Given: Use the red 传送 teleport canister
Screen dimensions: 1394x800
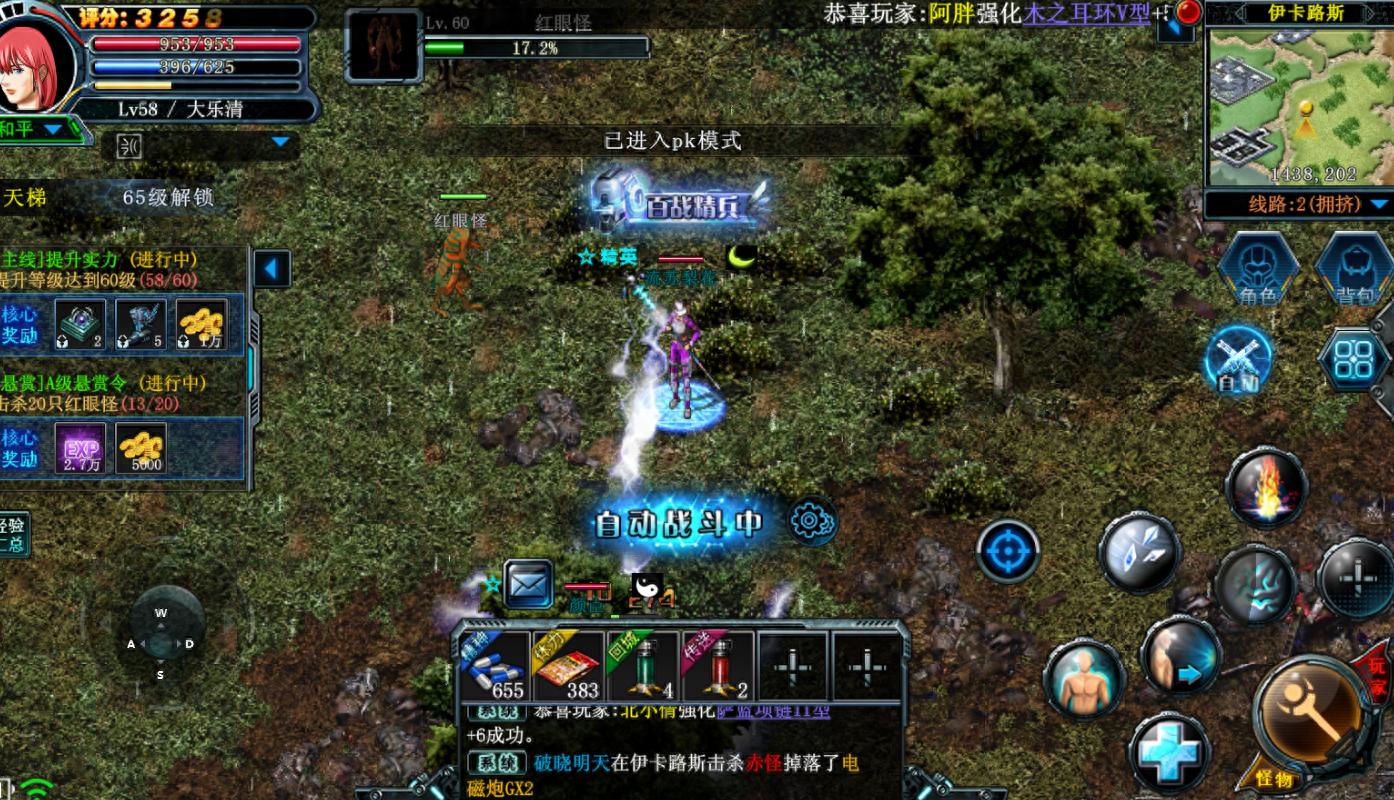Looking at the screenshot, I should pos(718,666).
